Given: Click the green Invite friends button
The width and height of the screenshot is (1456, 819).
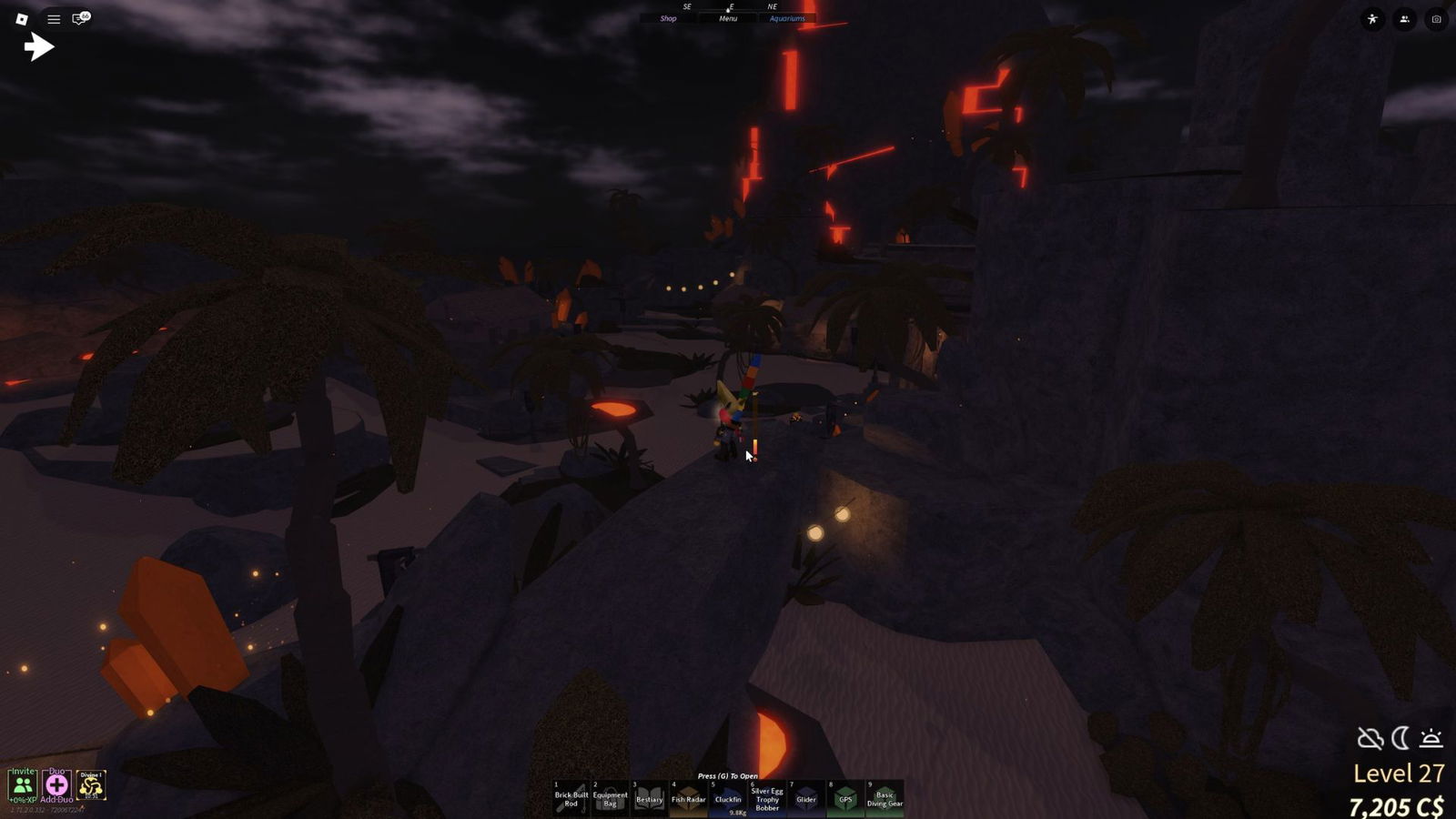Looking at the screenshot, I should coord(23,784).
